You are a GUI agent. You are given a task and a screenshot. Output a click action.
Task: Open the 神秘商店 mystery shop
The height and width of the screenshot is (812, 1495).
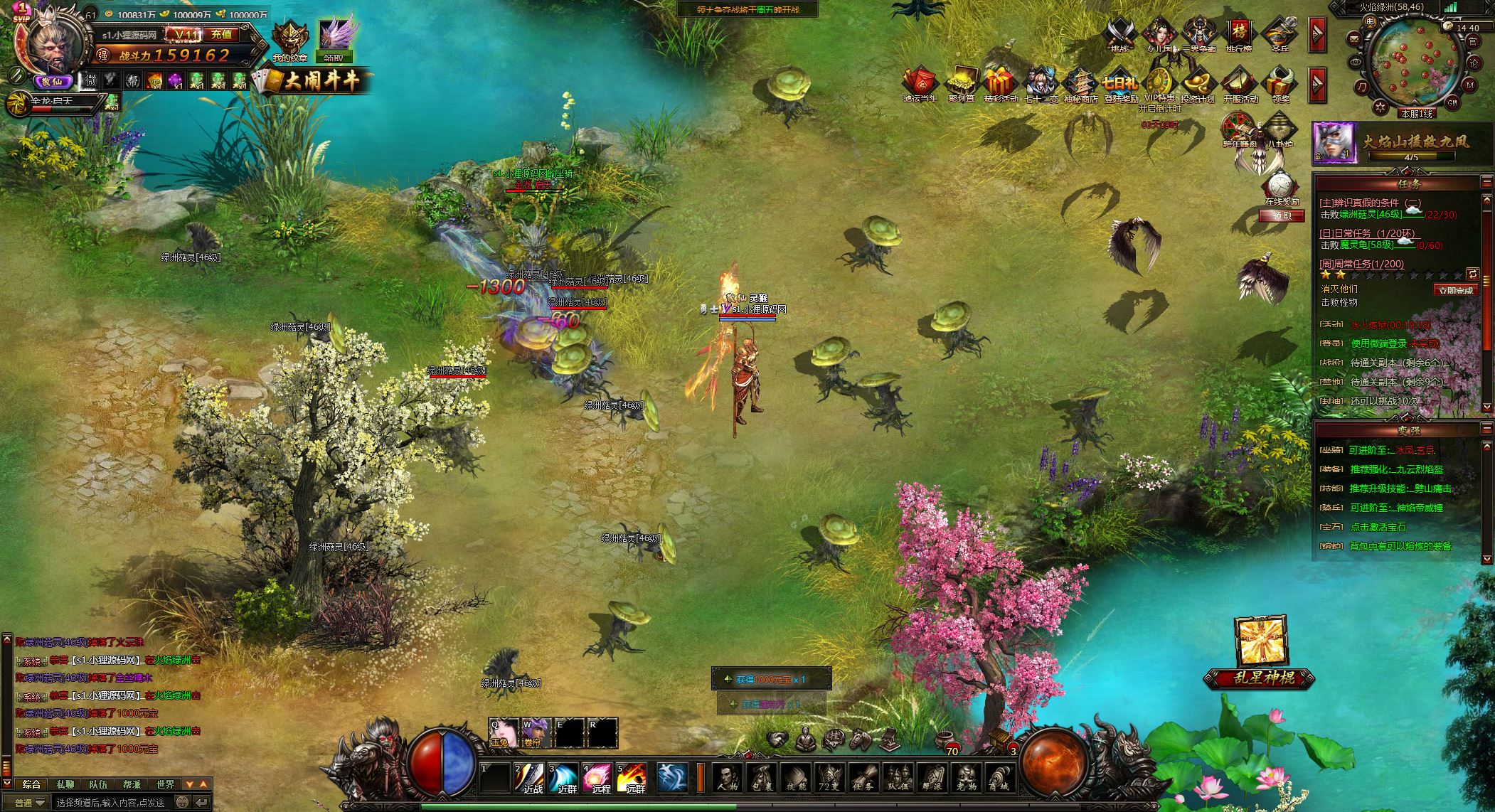pyautogui.click(x=1080, y=85)
